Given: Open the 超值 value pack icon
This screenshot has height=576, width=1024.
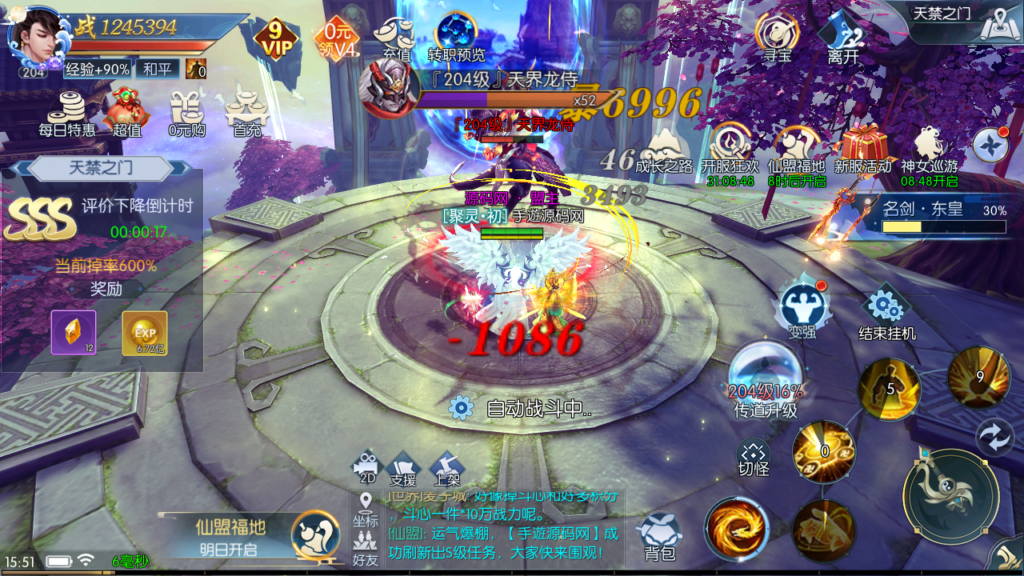Looking at the screenshot, I should [x=127, y=111].
